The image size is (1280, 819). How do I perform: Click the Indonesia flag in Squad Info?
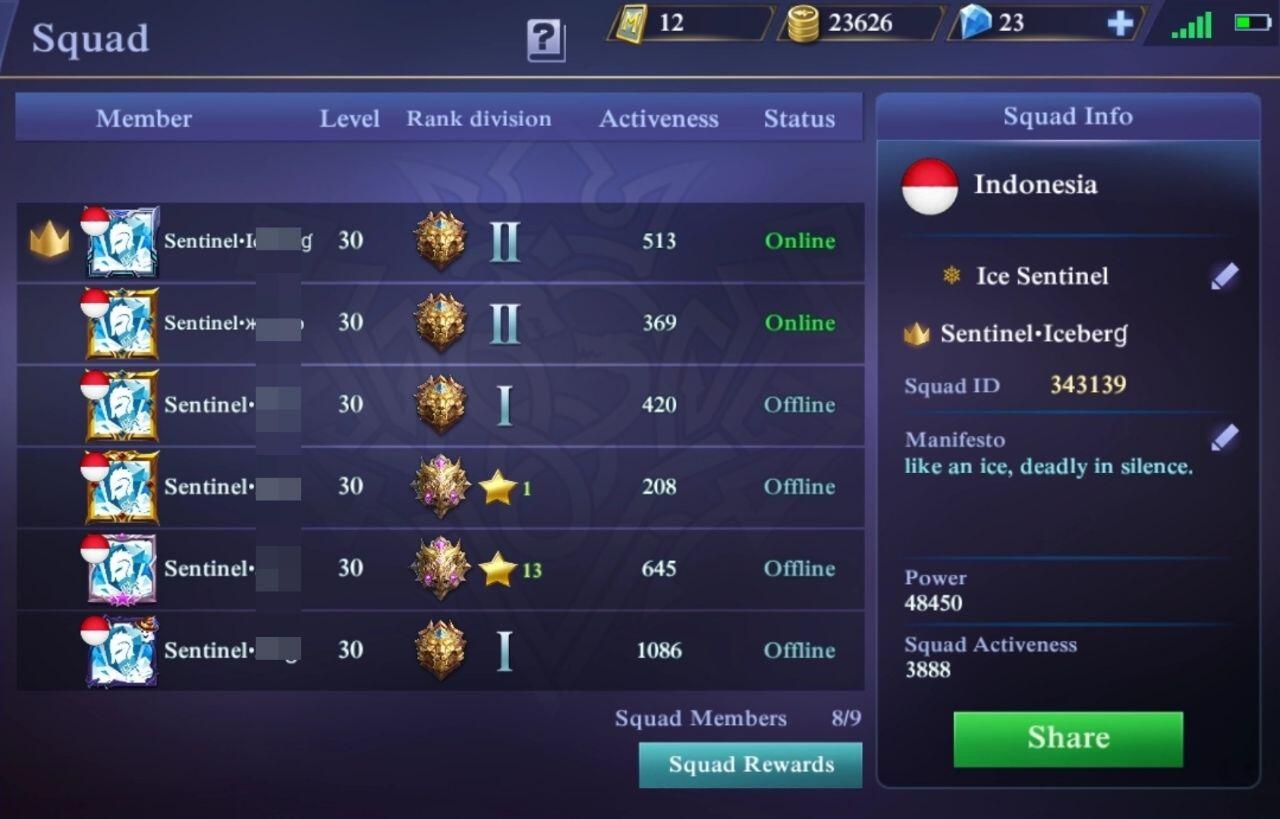click(929, 184)
